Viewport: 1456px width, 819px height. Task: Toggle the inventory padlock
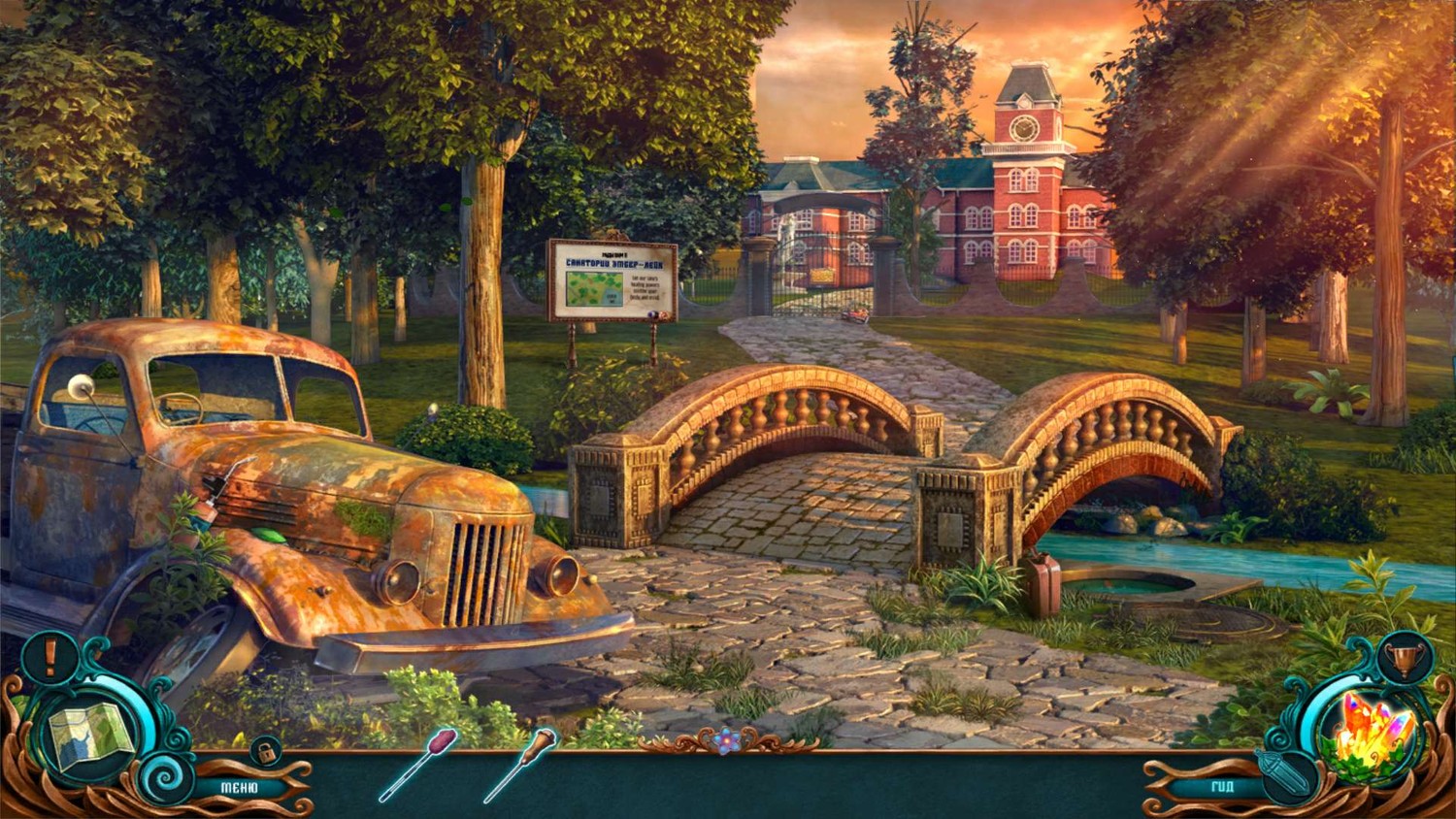[x=264, y=750]
